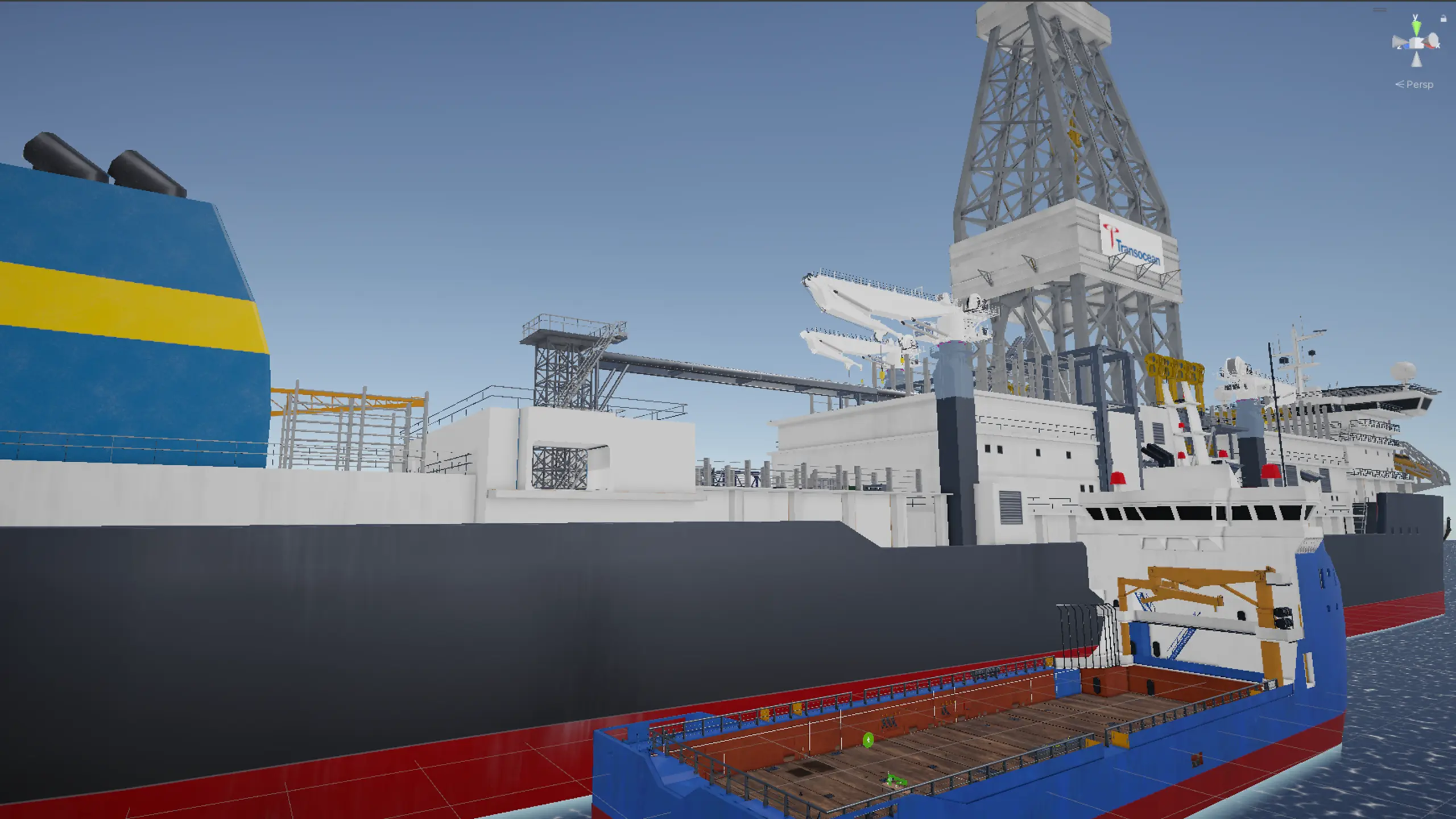Click the left gray cone of the view gizmo
Image resolution: width=1456 pixels, height=819 pixels.
(x=1398, y=41)
